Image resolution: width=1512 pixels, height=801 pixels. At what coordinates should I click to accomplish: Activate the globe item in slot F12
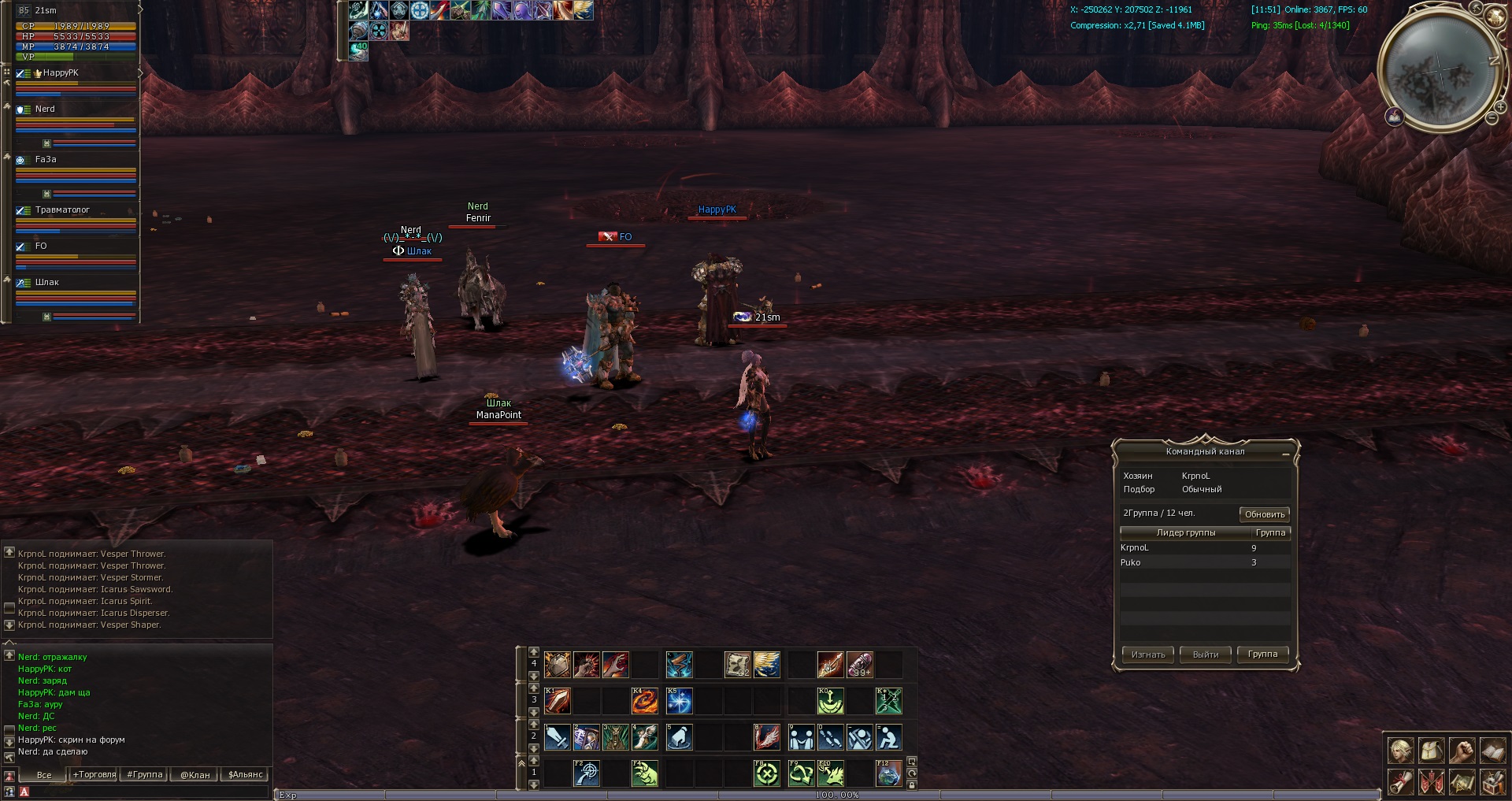889,773
